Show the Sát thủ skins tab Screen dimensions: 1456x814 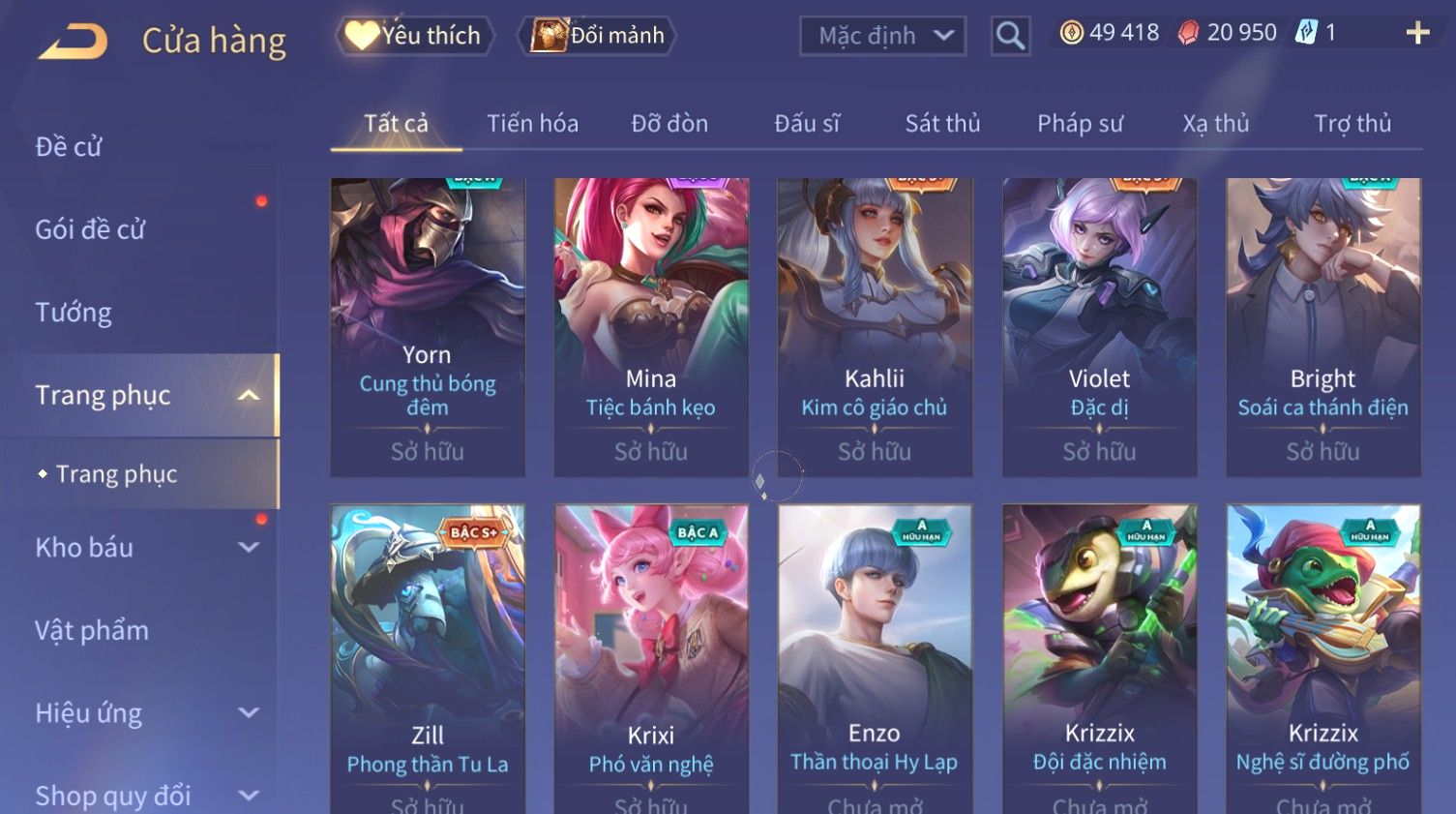pyautogui.click(x=942, y=124)
